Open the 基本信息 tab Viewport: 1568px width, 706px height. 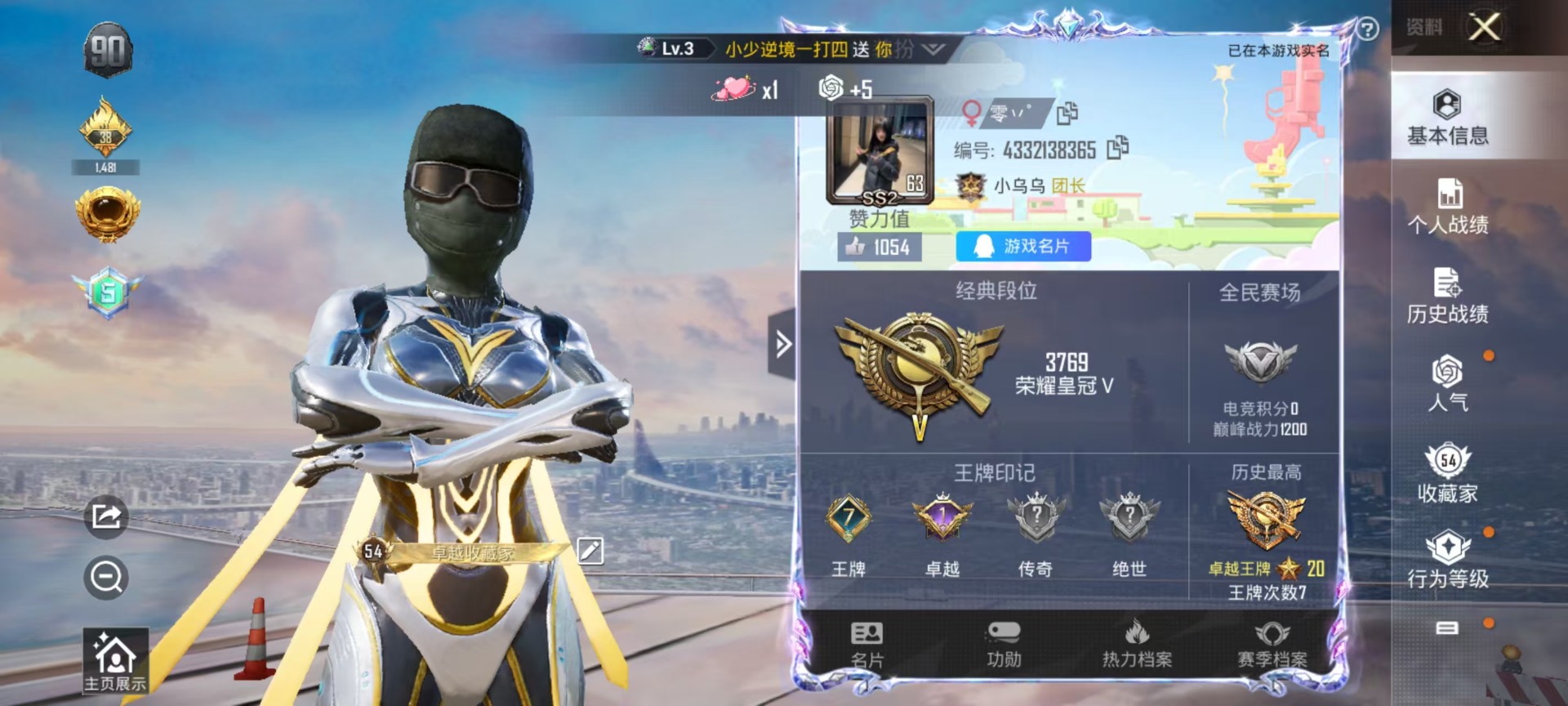pos(1447,118)
